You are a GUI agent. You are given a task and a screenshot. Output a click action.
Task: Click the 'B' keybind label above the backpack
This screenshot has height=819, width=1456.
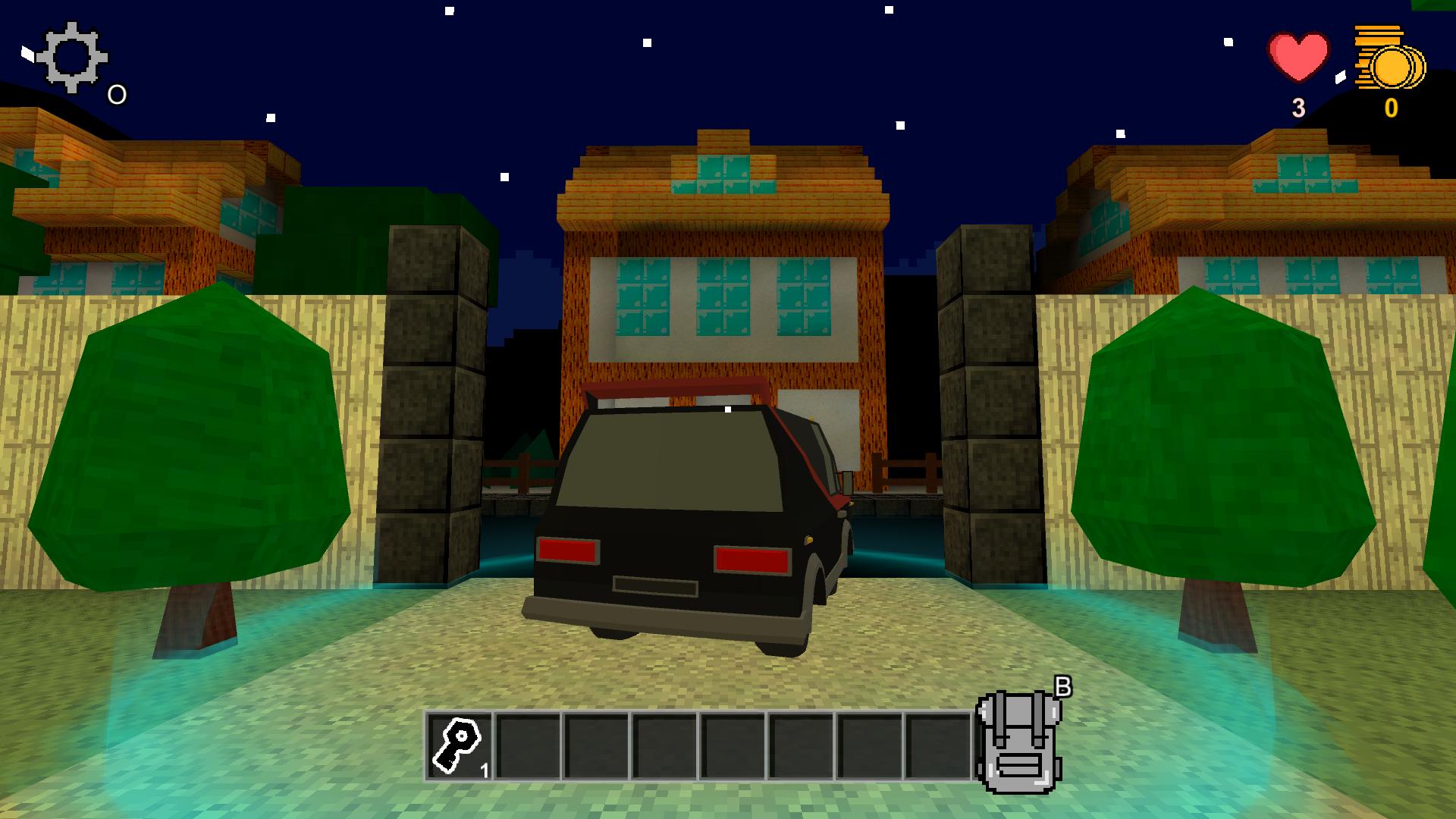point(1065,686)
